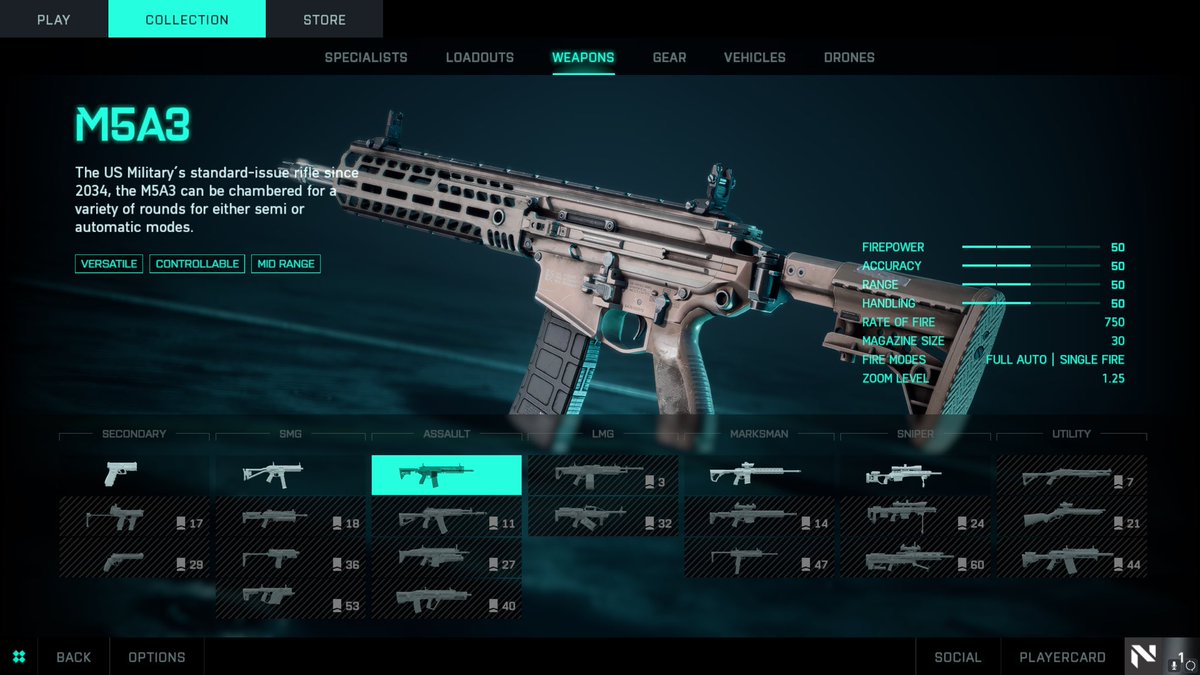Select the highlighted M5A3 assault rifle tile

point(446,475)
